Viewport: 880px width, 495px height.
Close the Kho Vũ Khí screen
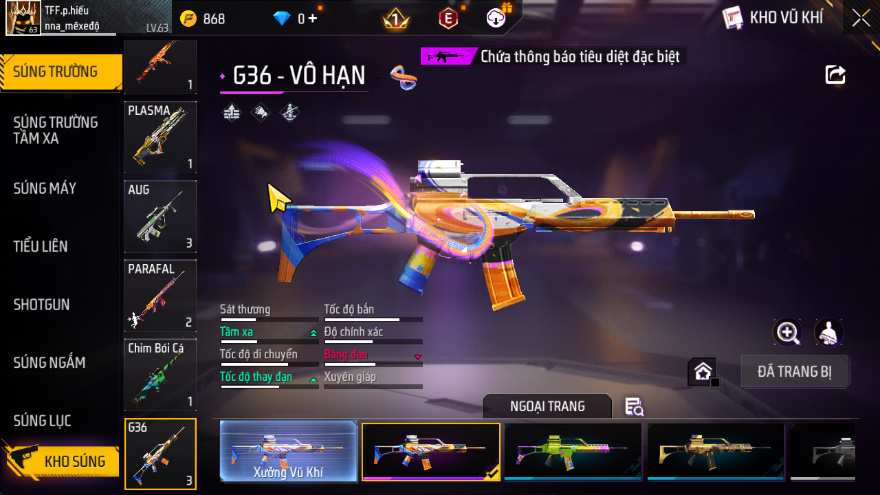[x=860, y=18]
